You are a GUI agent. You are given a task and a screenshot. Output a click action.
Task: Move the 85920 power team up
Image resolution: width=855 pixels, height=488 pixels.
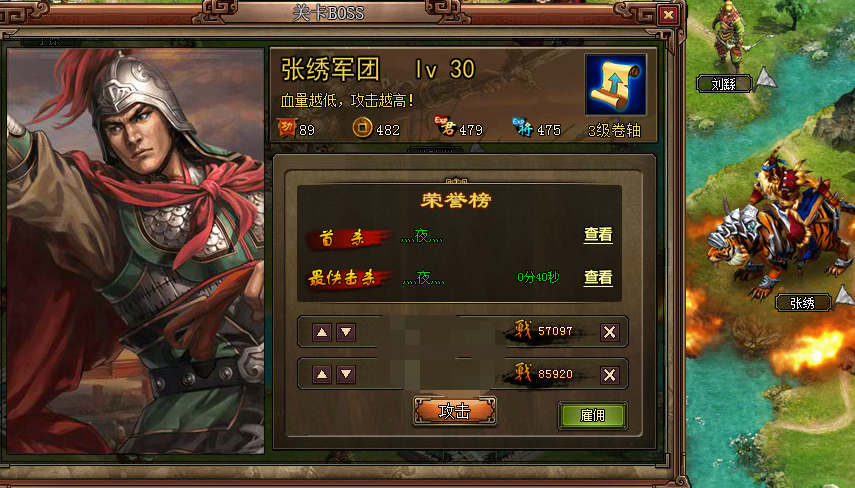(323, 374)
